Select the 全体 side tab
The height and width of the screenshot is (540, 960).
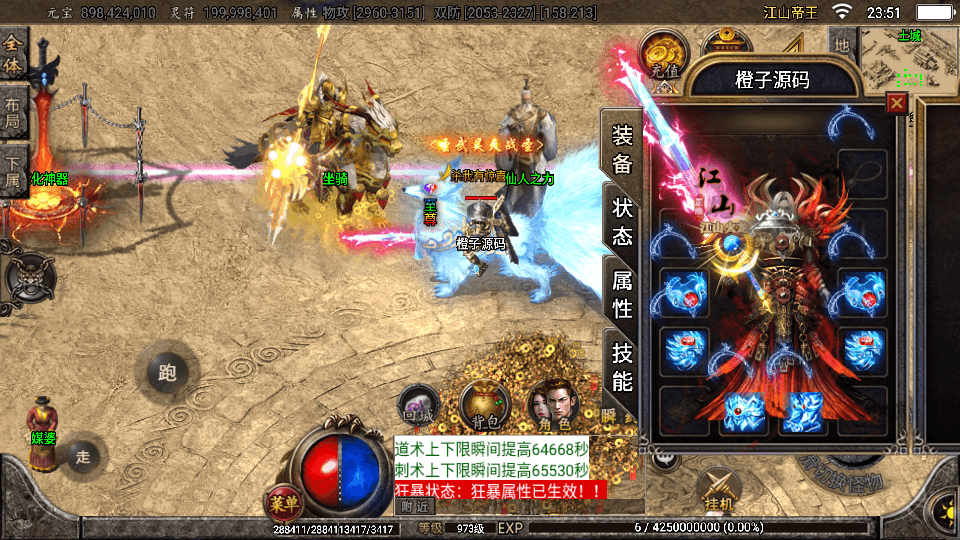point(13,56)
